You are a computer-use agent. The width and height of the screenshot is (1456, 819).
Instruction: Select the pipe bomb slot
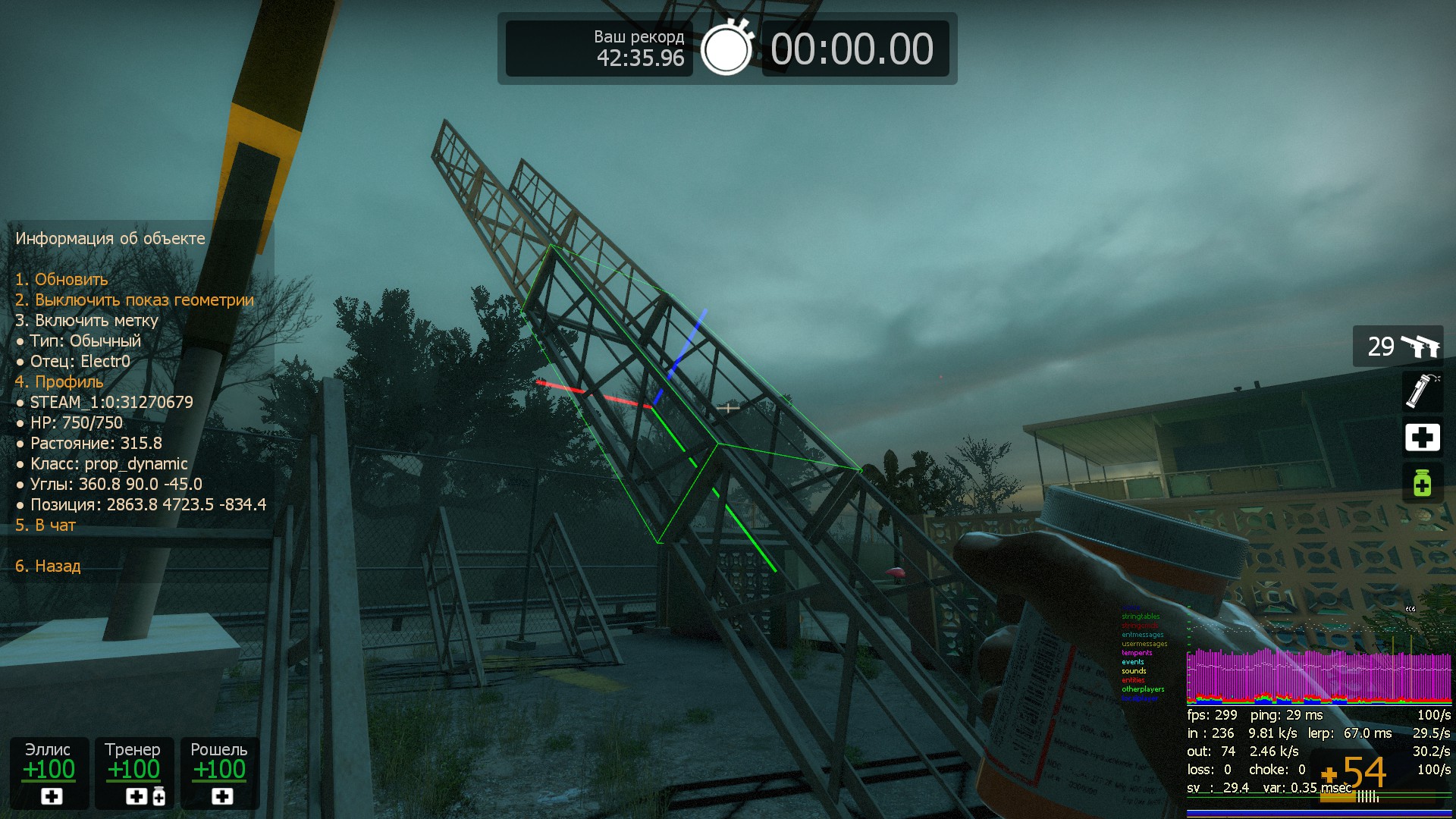click(x=1422, y=391)
